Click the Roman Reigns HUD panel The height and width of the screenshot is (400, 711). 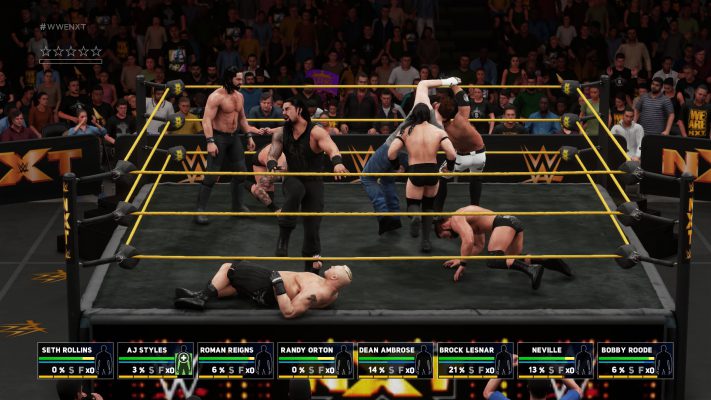click(x=235, y=360)
